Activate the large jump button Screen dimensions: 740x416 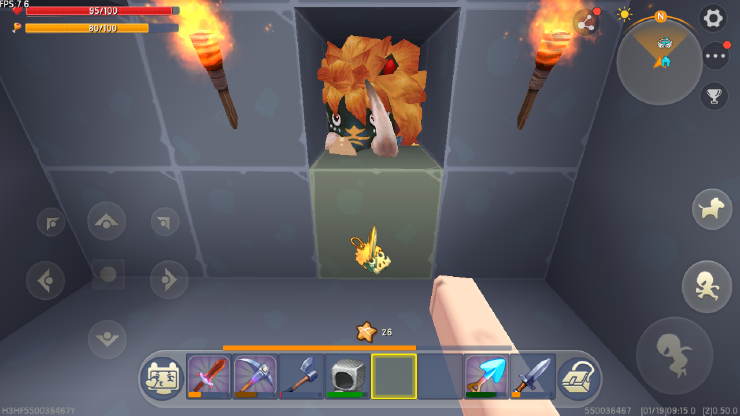675,355
